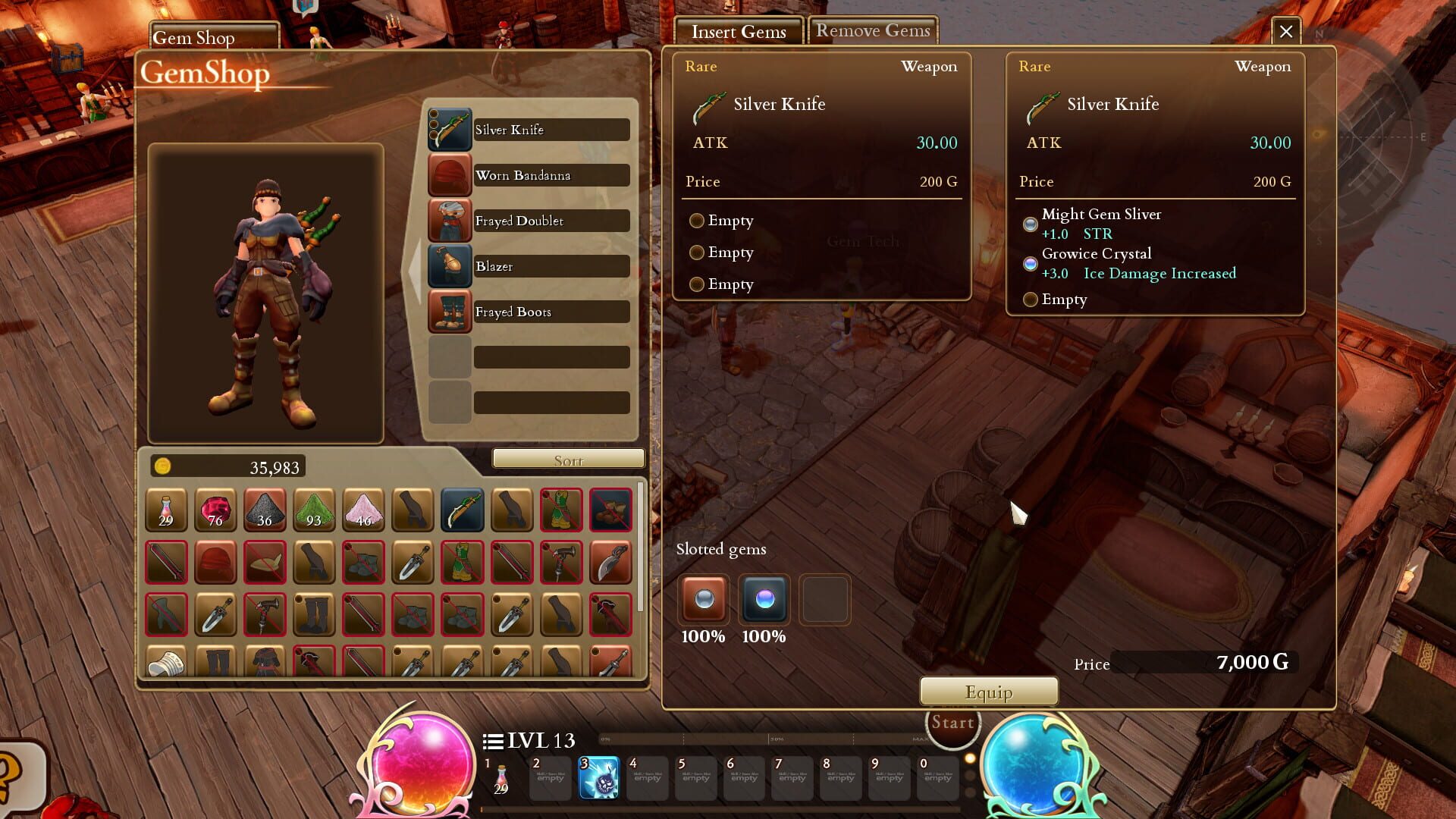
Task: Click the potion stack of 29 in inventory
Action: [166, 510]
